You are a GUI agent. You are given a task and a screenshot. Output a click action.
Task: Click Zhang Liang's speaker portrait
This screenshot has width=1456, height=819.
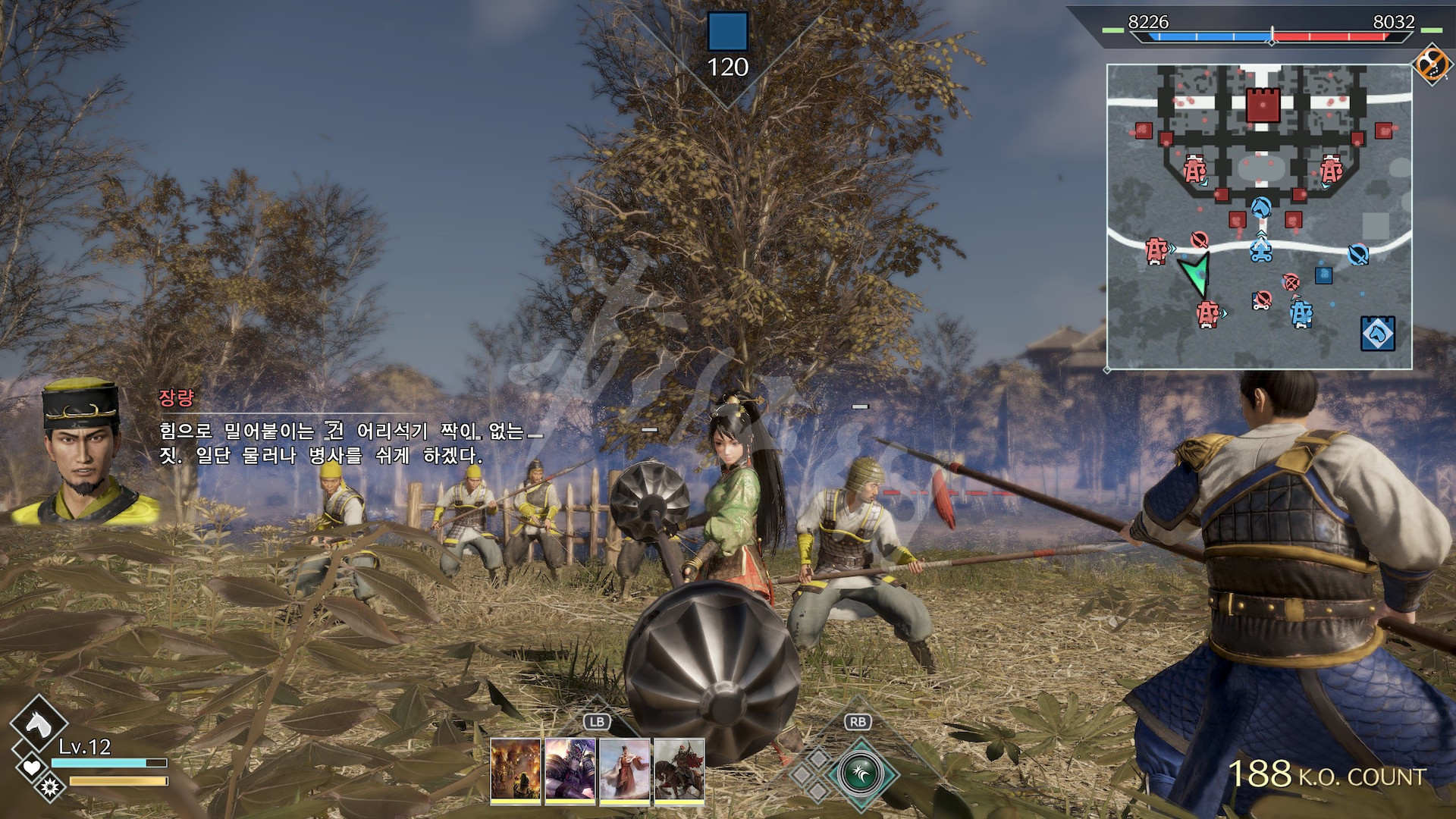[82, 453]
